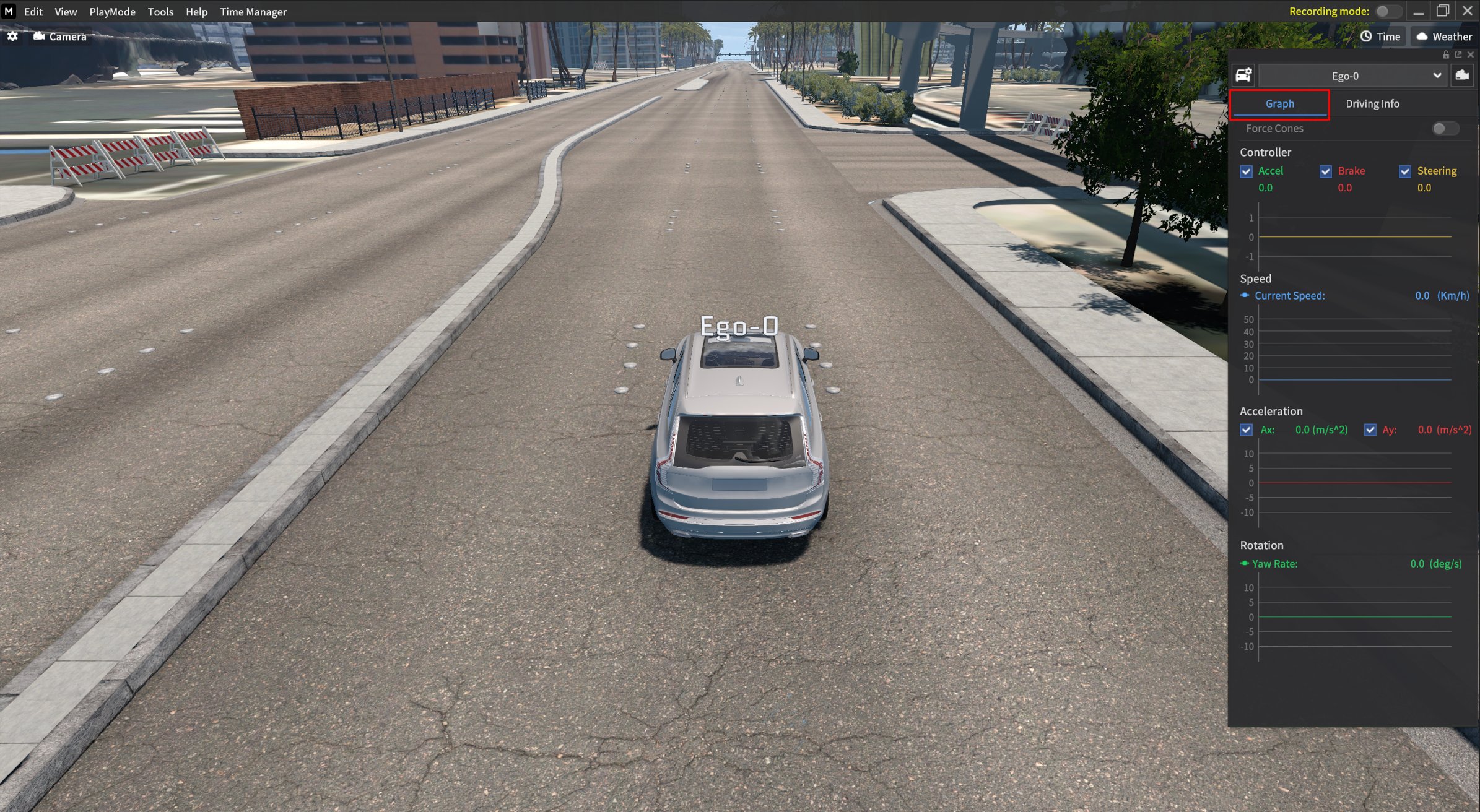This screenshot has height=812, width=1480.
Task: Open the Ego-0 vehicle selection dropdown
Action: pos(1438,75)
